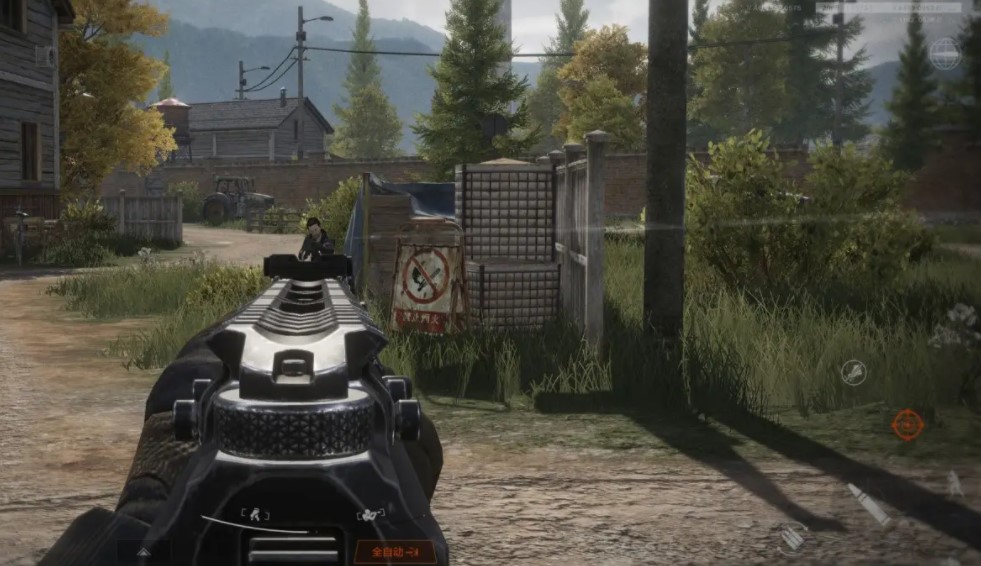
Task: Tap the magazine reload icon
Action: (792, 538)
